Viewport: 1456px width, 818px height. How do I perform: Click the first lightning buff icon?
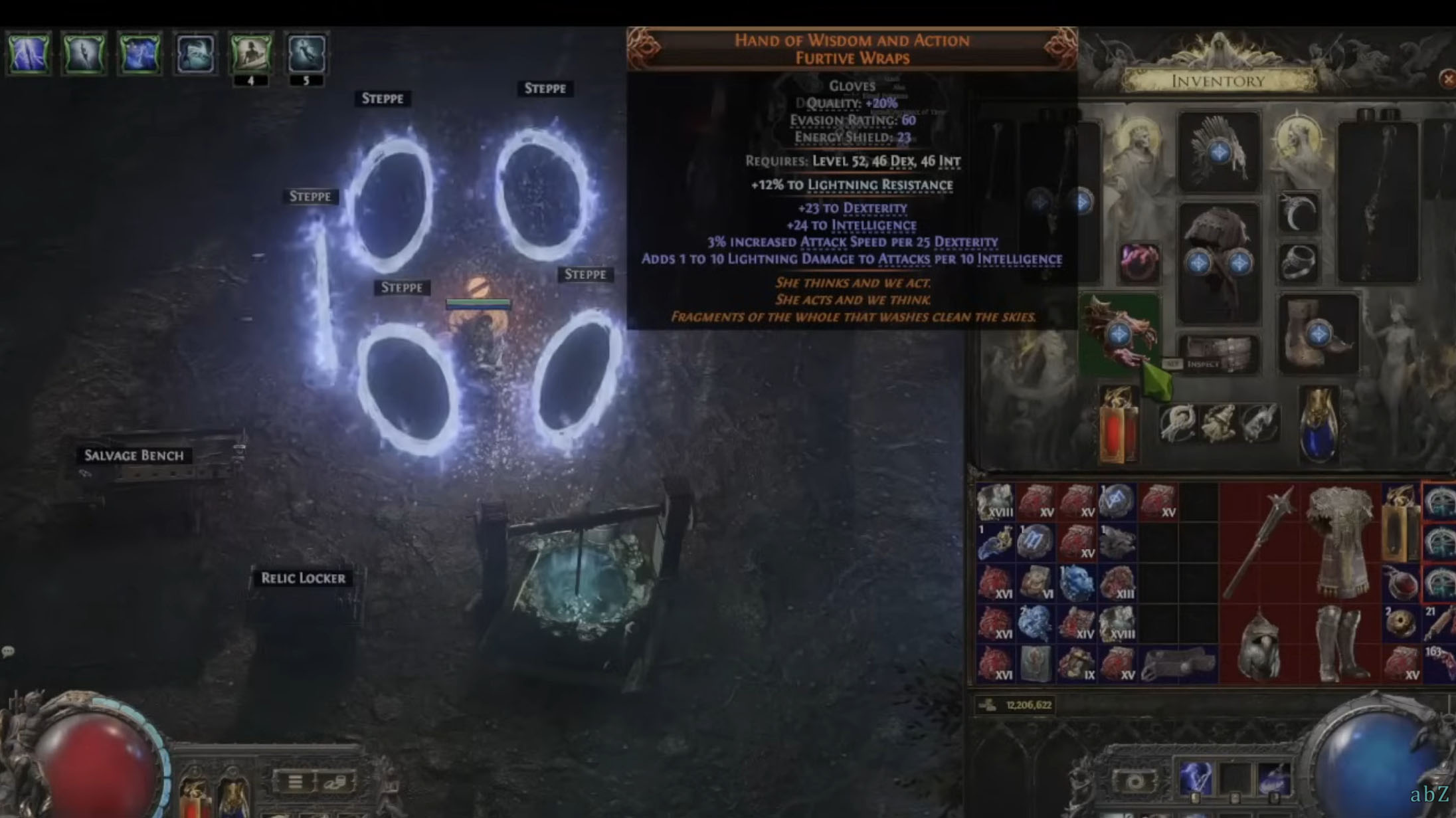tap(29, 53)
